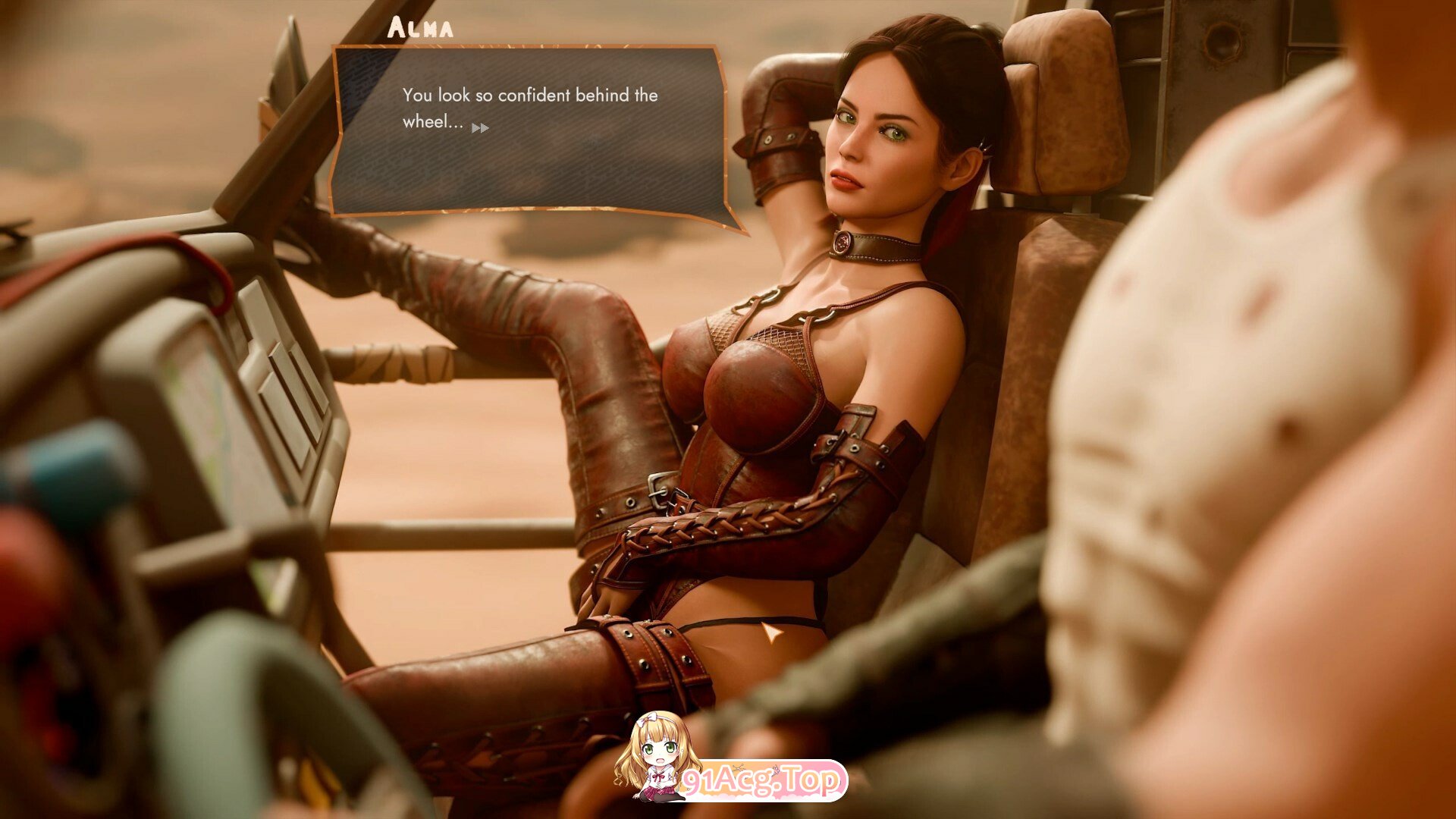Open the 91Acg.Top watermark link
This screenshot has height=819, width=1456.
pyautogui.click(x=761, y=780)
